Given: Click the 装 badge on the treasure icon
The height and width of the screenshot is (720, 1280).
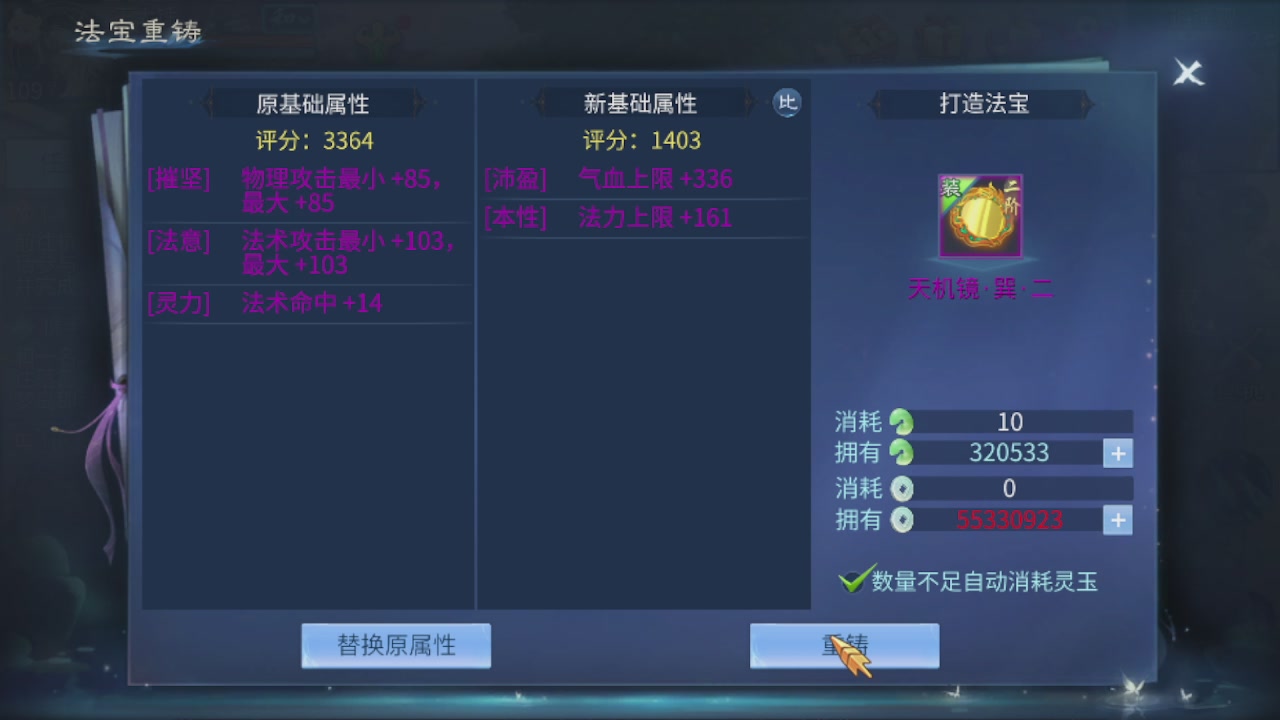Looking at the screenshot, I should (x=948, y=186).
